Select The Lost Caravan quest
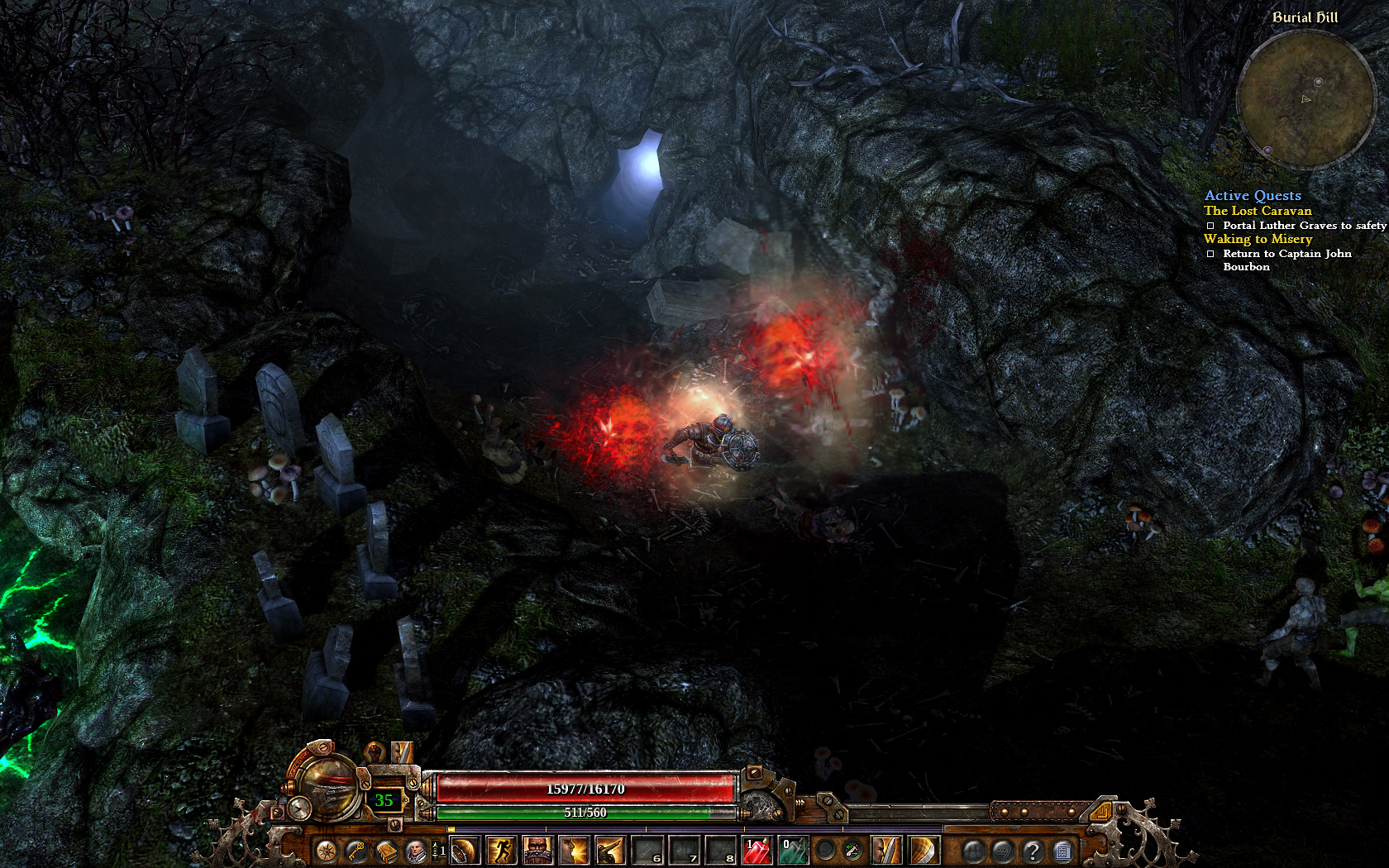Screen dimensions: 1389x868 [1258, 211]
